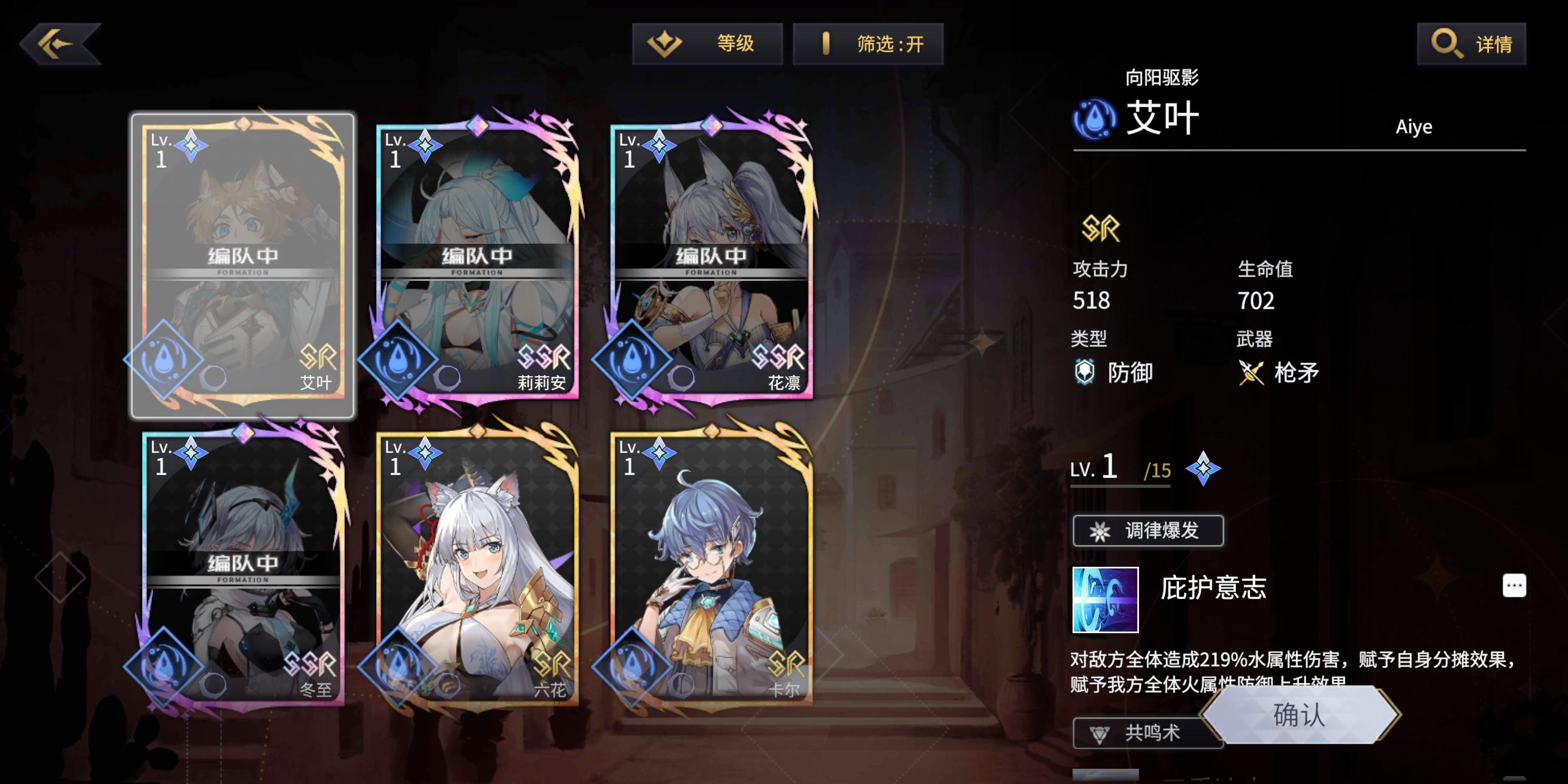Click the magnifier icon in the 详情 button

pyautogui.click(x=1447, y=42)
